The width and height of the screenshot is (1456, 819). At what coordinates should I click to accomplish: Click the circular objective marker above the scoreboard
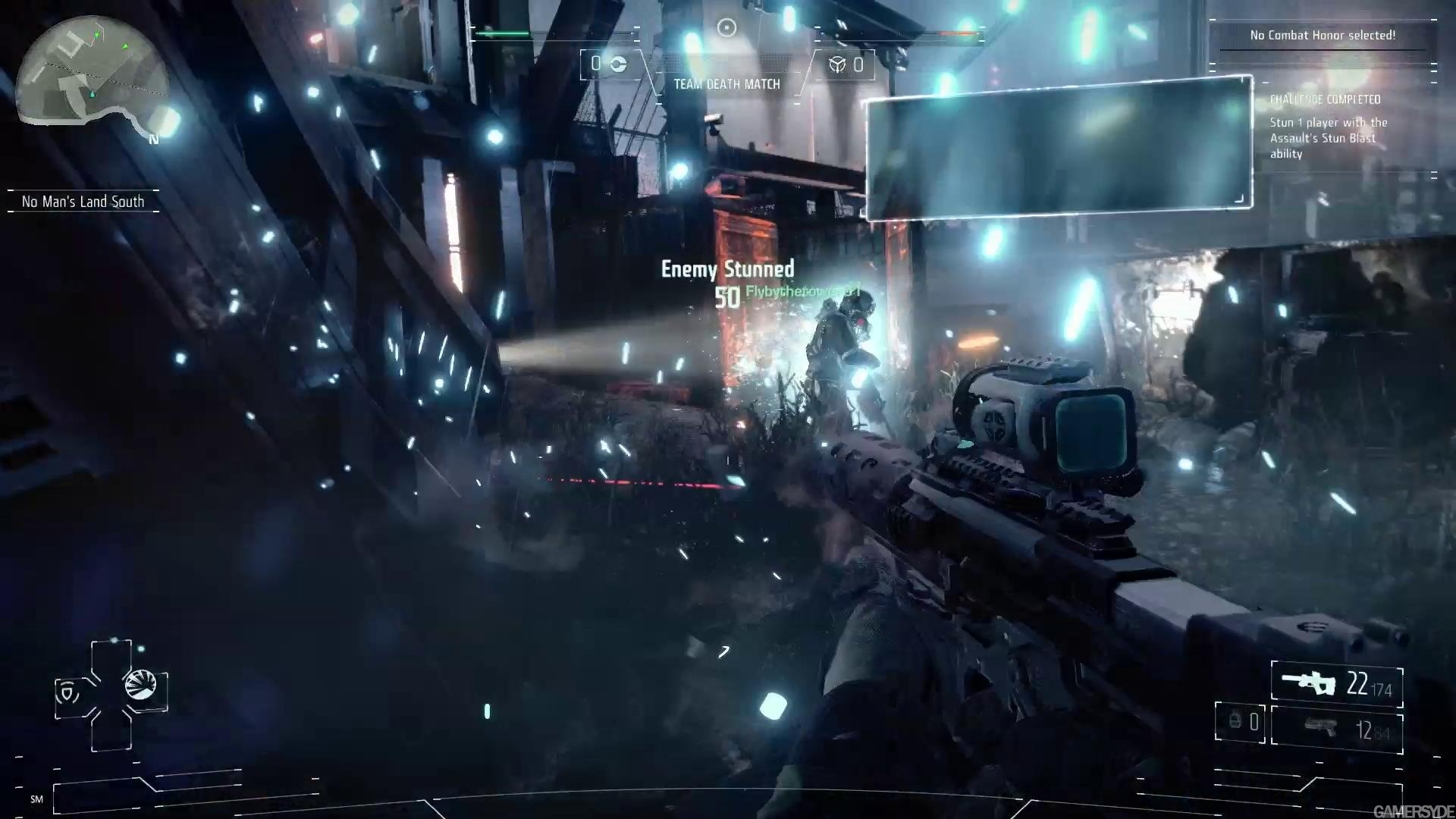726,28
